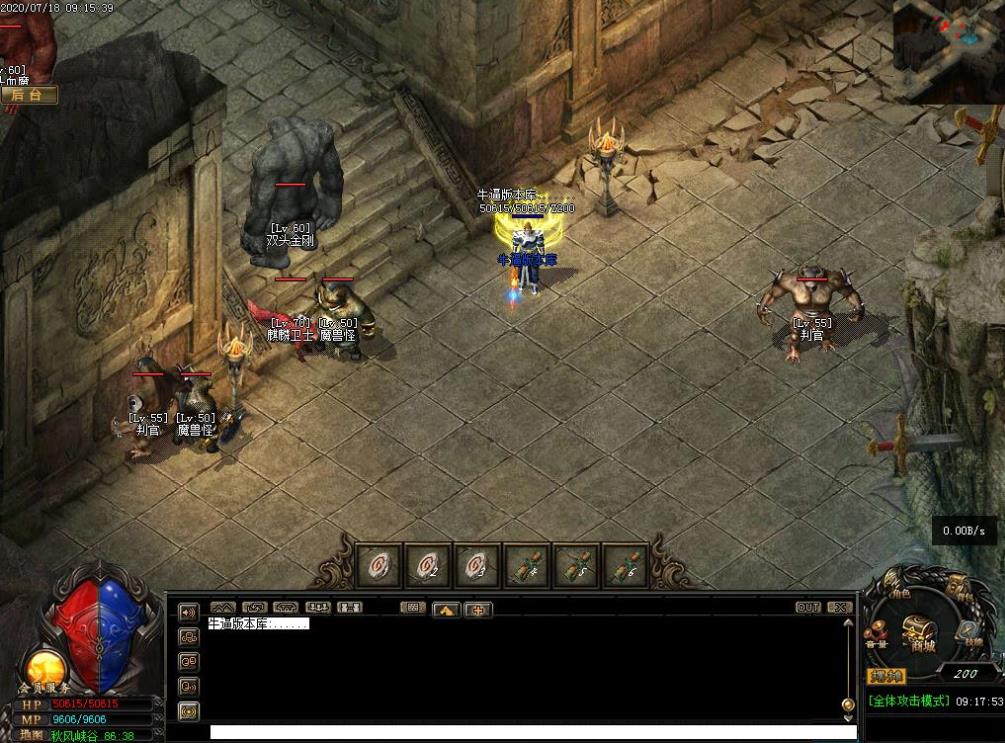Image resolution: width=1005 pixels, height=743 pixels.
Task: Select the green bundle in hotbar slot 6
Action: pyautogui.click(x=625, y=566)
